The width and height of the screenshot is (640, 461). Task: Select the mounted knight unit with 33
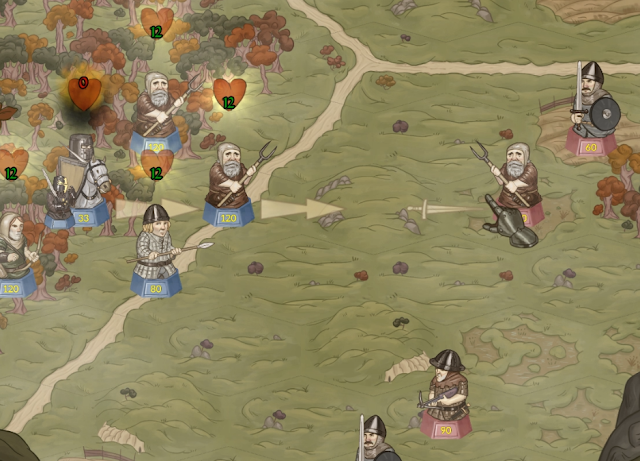(x=80, y=182)
